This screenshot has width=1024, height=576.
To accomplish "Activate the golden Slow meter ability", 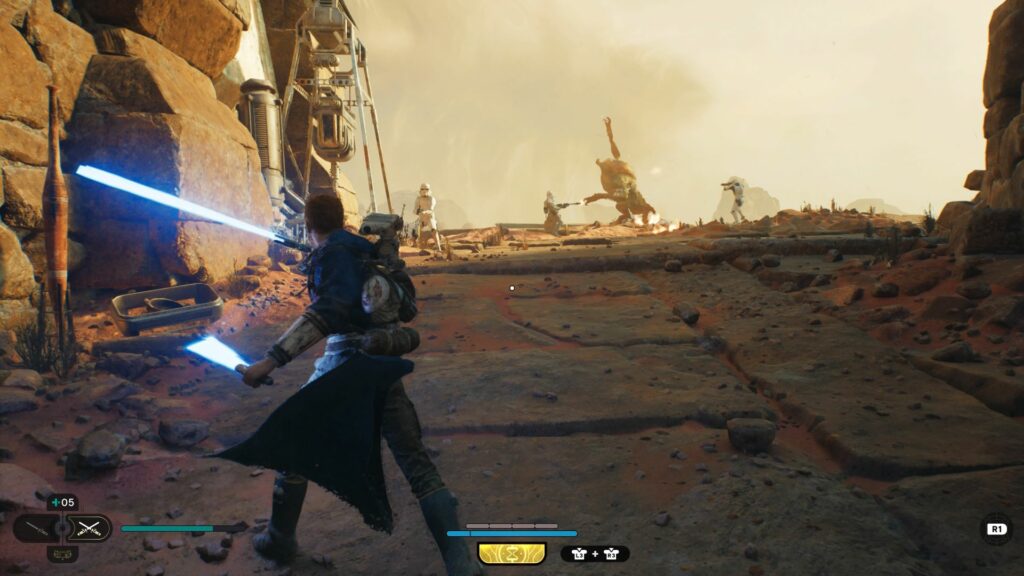I will [x=511, y=553].
